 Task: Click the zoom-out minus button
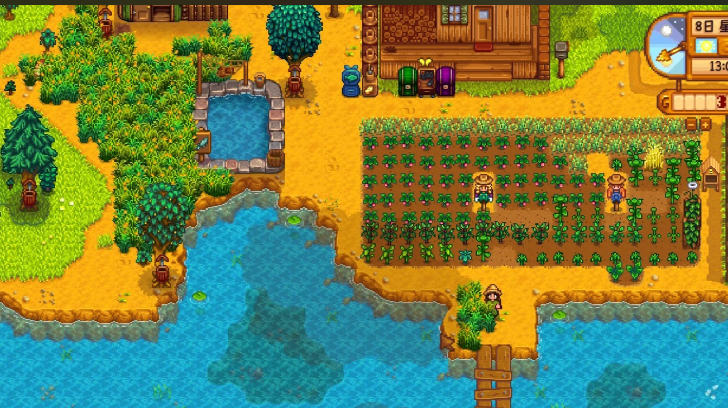691,124
